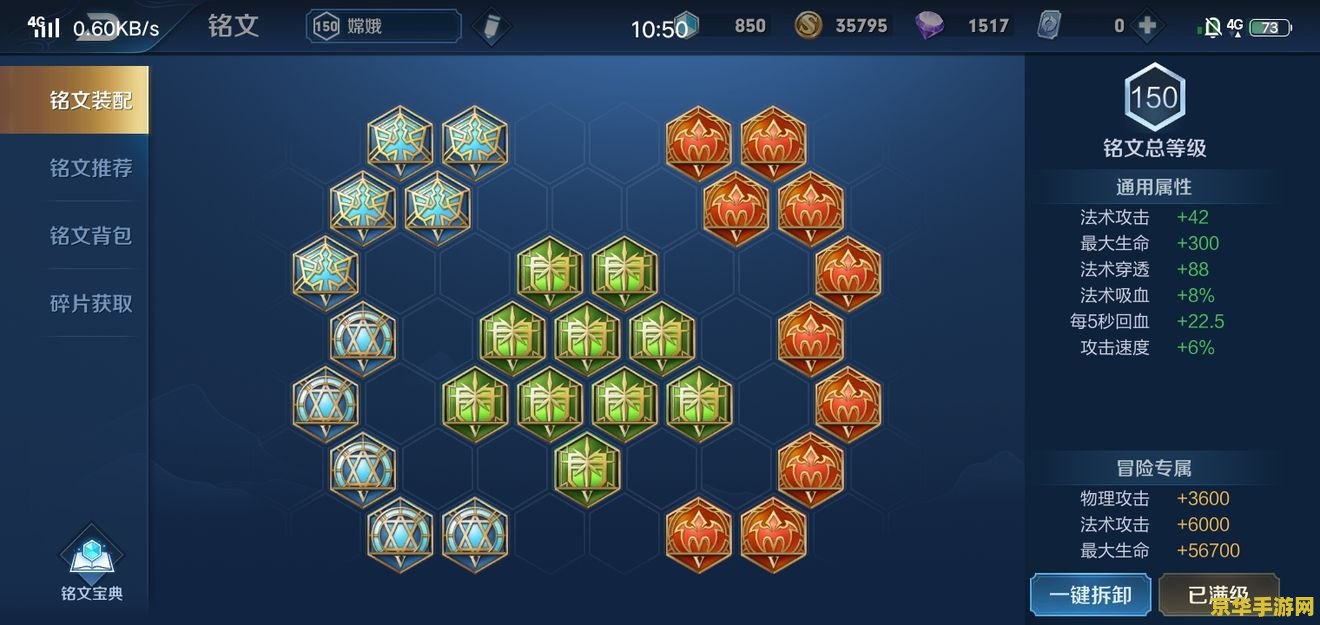Tap the gold coin currency icon
The width and height of the screenshot is (1320, 625).
click(808, 26)
